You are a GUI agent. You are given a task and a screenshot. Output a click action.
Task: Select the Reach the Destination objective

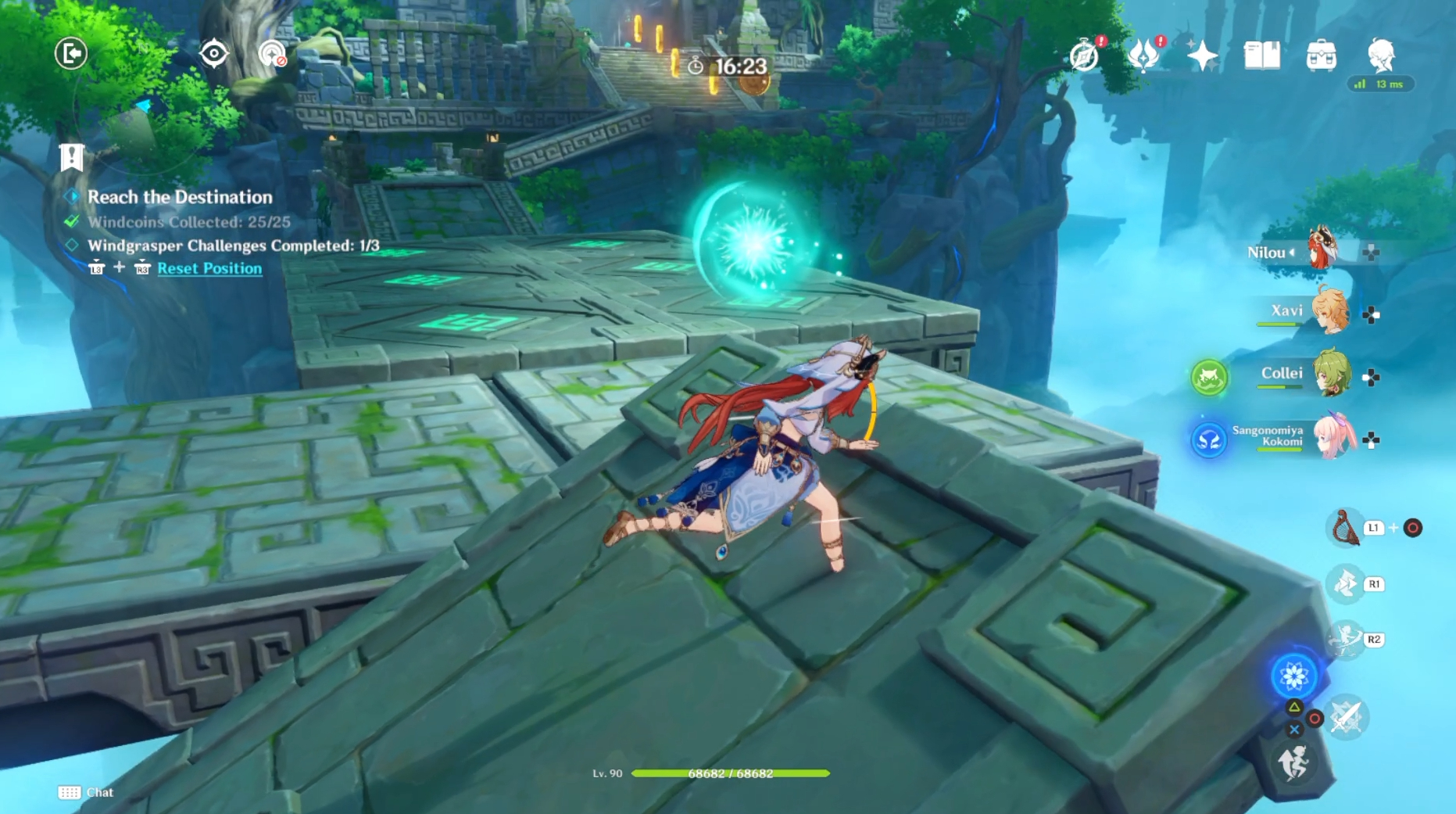click(x=180, y=197)
